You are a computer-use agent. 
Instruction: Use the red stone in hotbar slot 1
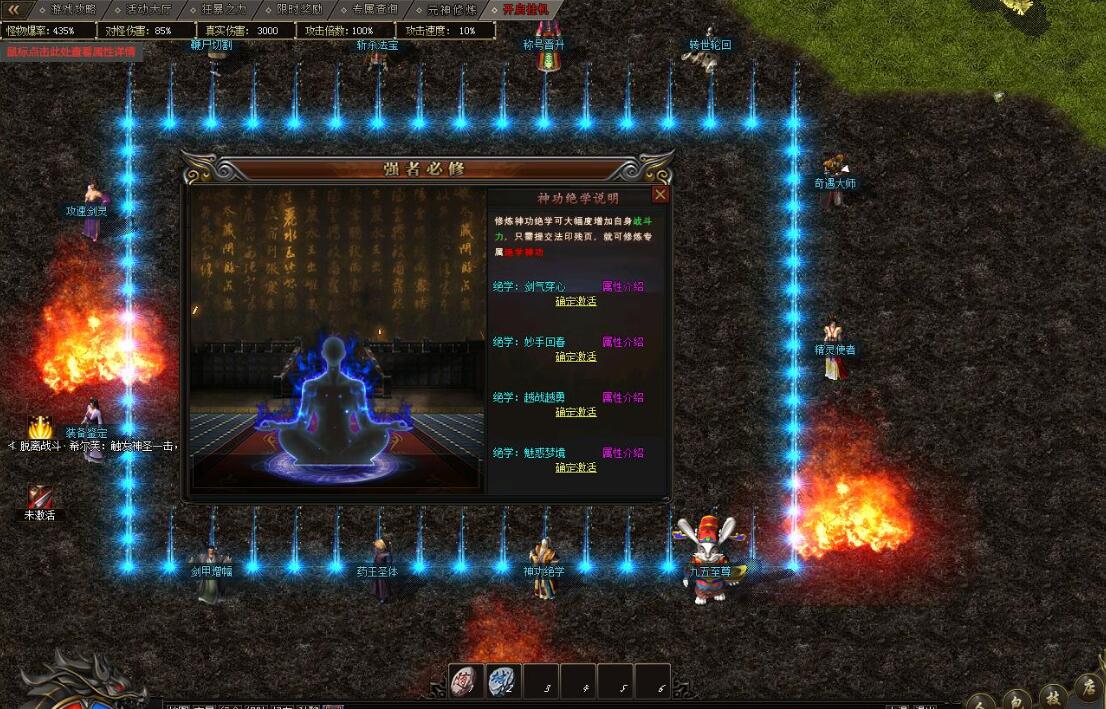(x=465, y=680)
